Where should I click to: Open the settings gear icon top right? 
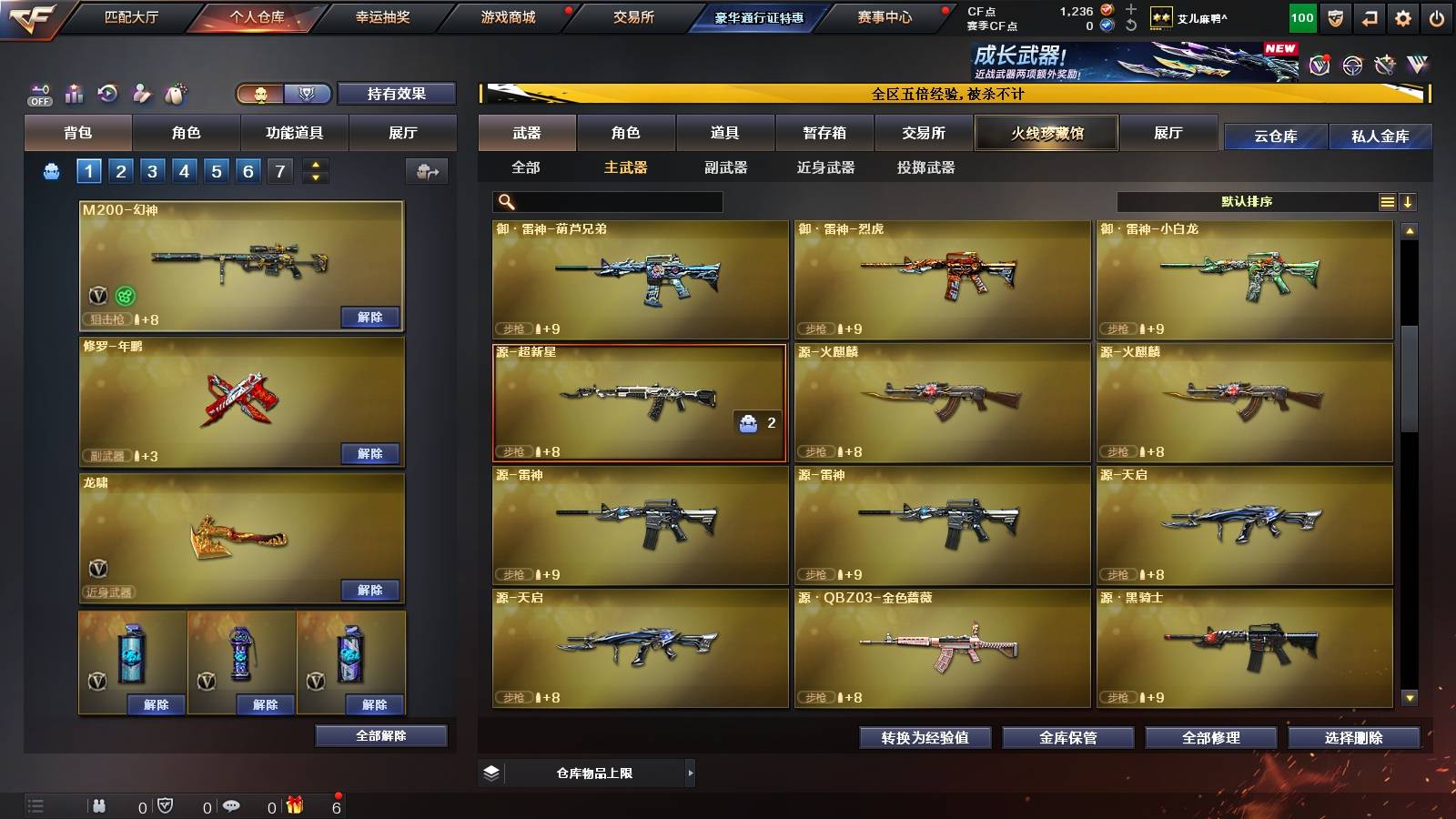[x=1402, y=16]
